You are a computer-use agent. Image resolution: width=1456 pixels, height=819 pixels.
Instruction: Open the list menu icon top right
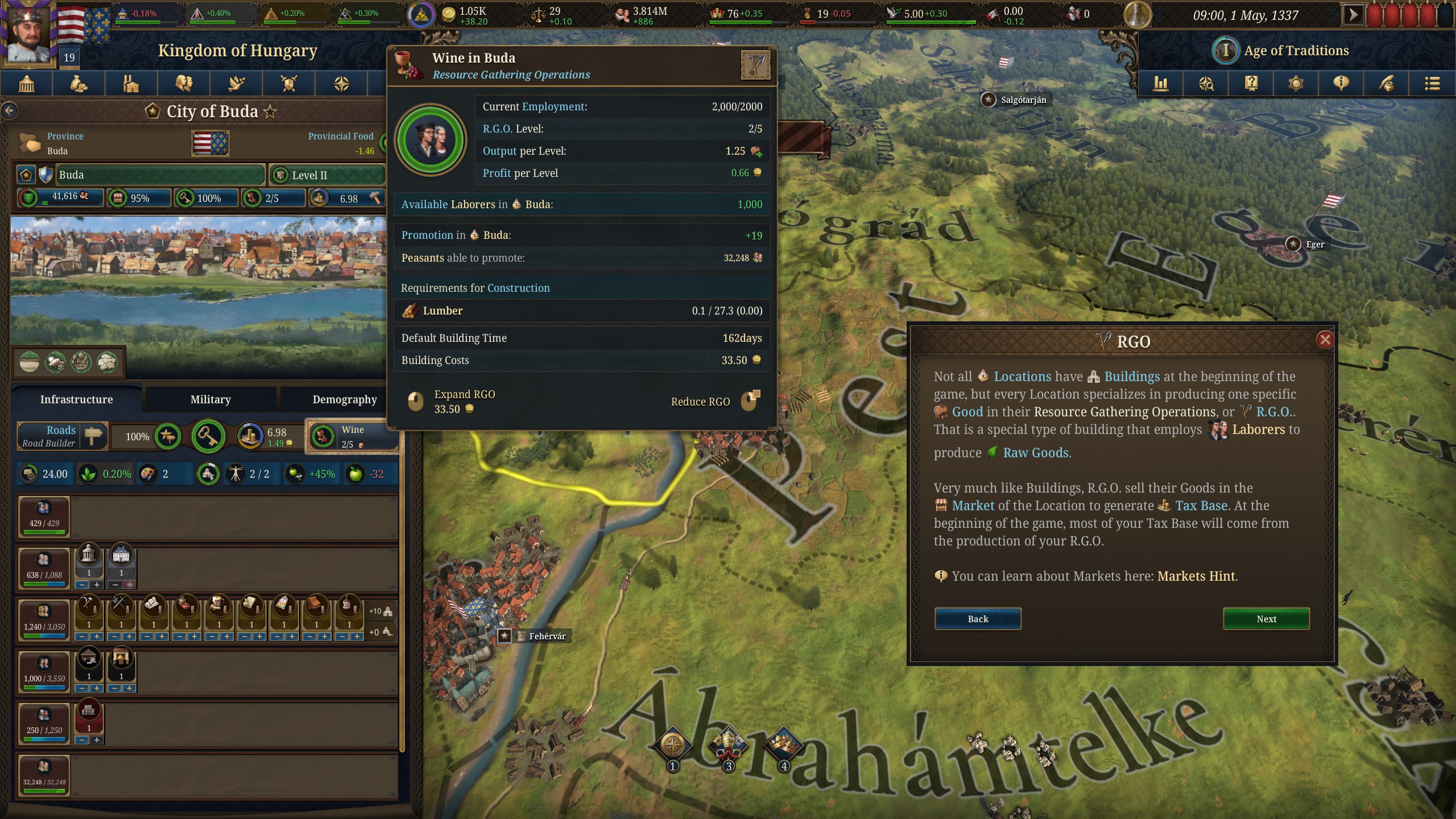coord(1432,84)
